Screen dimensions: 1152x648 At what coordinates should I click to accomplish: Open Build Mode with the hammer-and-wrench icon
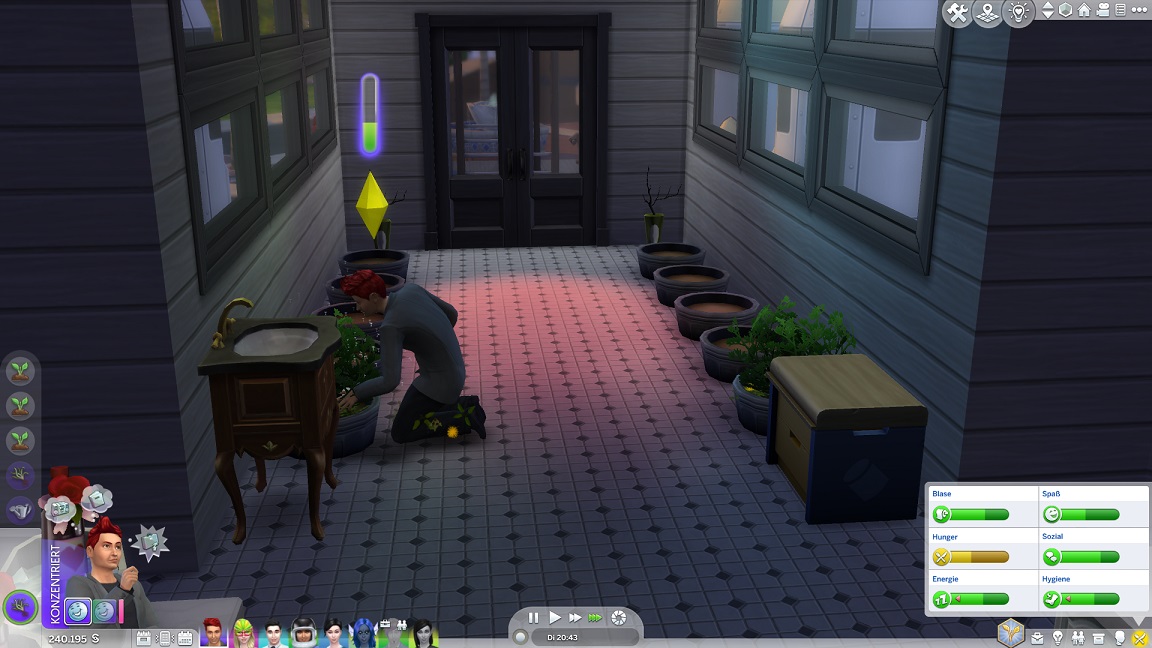tap(957, 13)
